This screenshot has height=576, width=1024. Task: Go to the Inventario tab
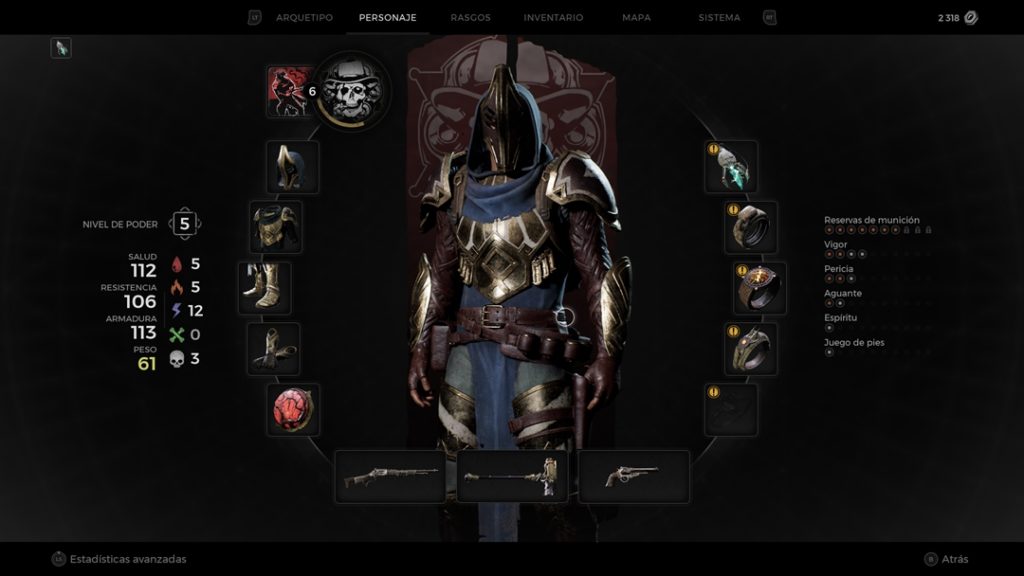[x=553, y=18]
